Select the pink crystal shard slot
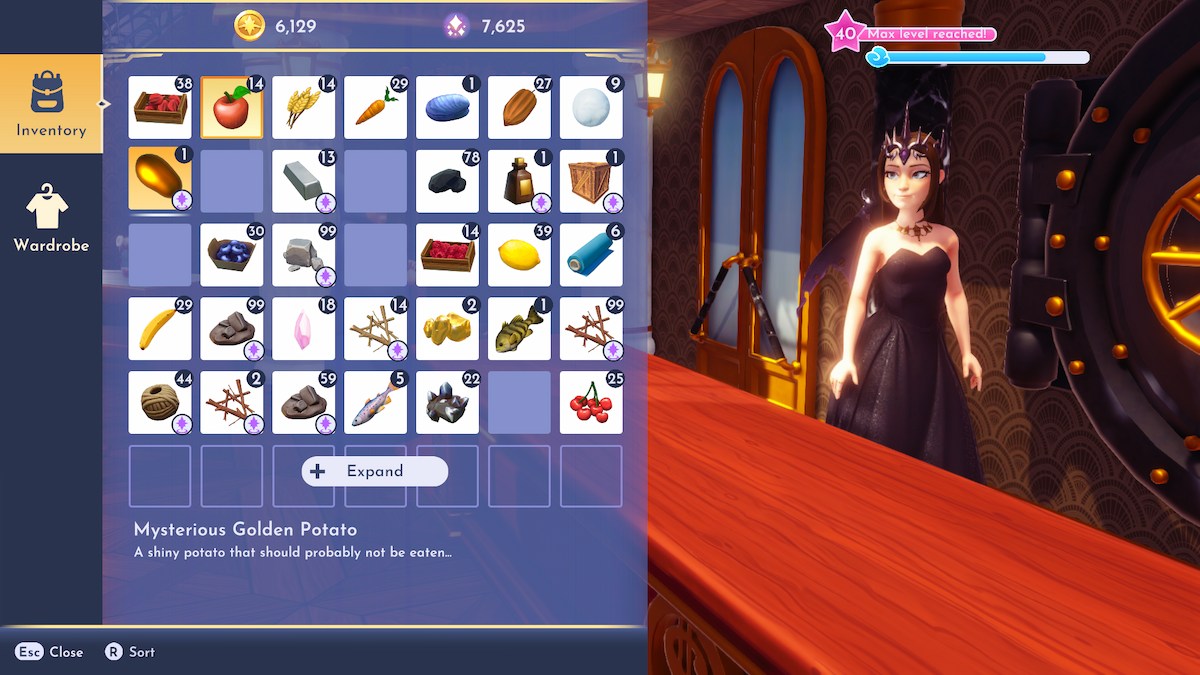Image resolution: width=1200 pixels, height=675 pixels. point(304,328)
